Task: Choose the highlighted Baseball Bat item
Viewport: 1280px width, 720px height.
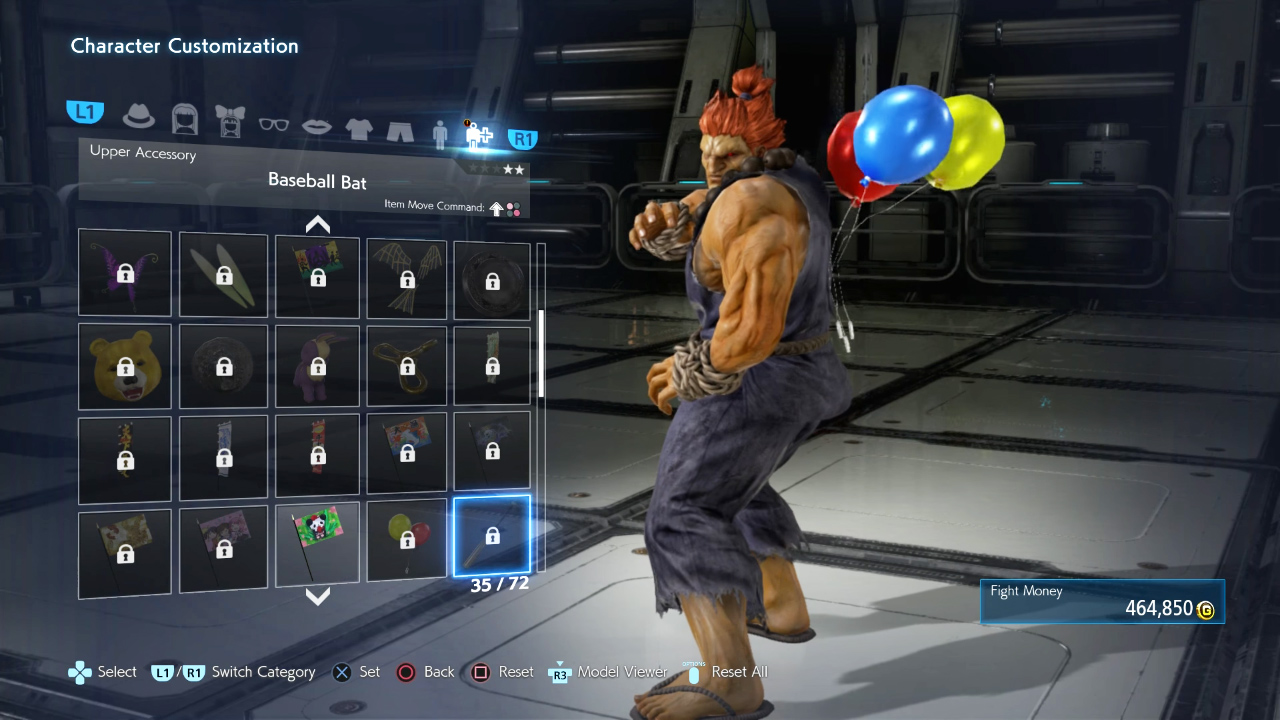Action: [492, 537]
